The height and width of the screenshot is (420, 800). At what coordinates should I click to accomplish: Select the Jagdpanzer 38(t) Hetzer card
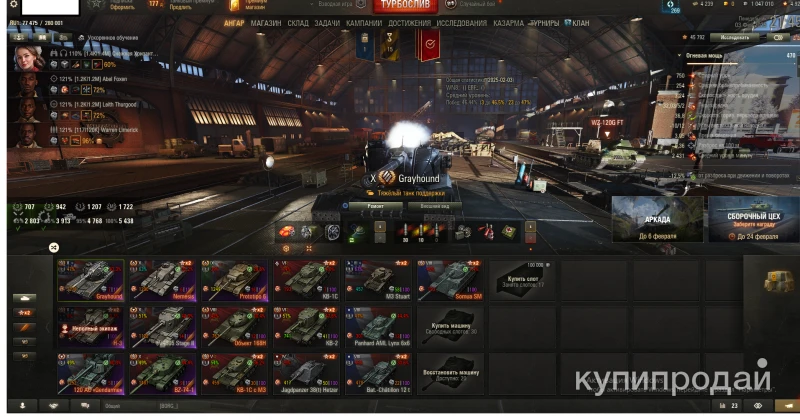307,374
